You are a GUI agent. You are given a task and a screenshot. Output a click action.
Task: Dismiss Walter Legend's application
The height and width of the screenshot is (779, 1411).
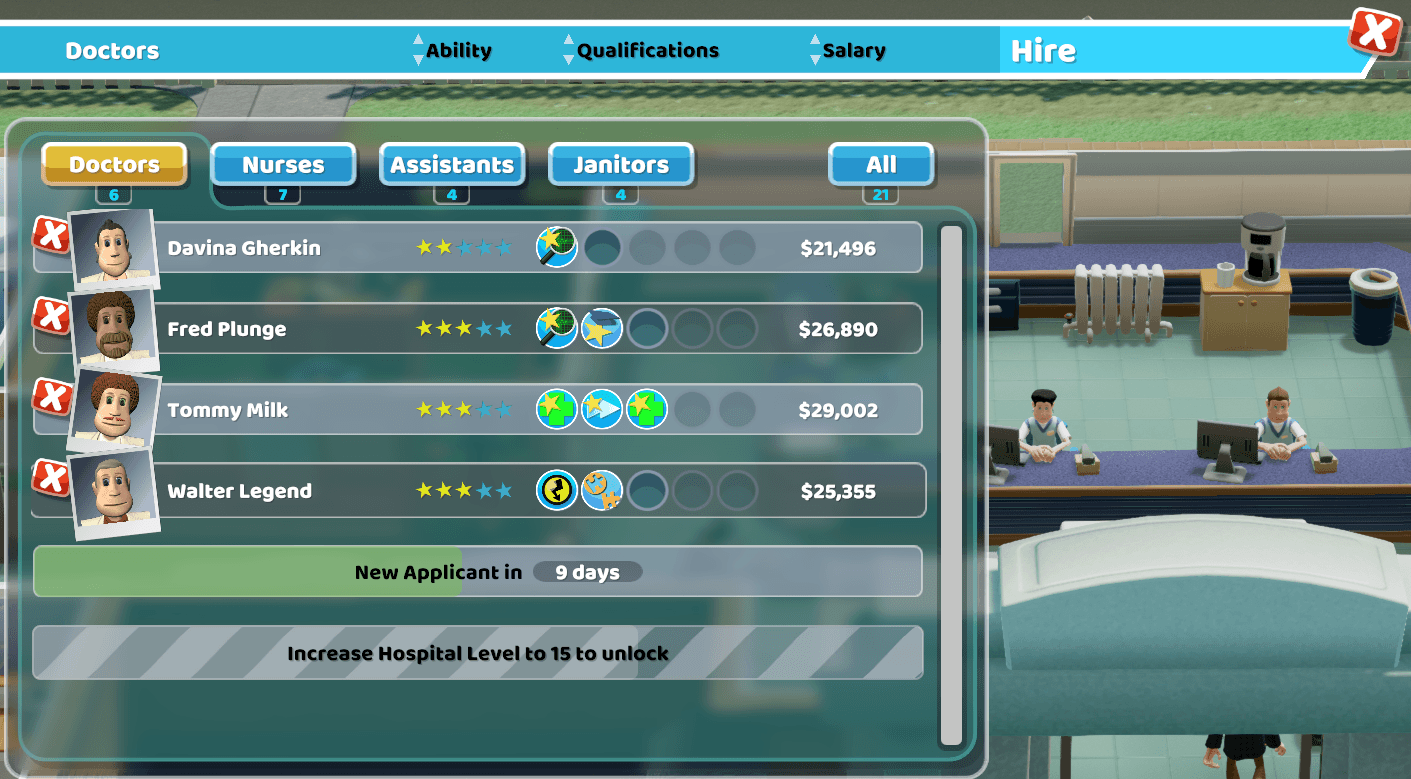[52, 479]
